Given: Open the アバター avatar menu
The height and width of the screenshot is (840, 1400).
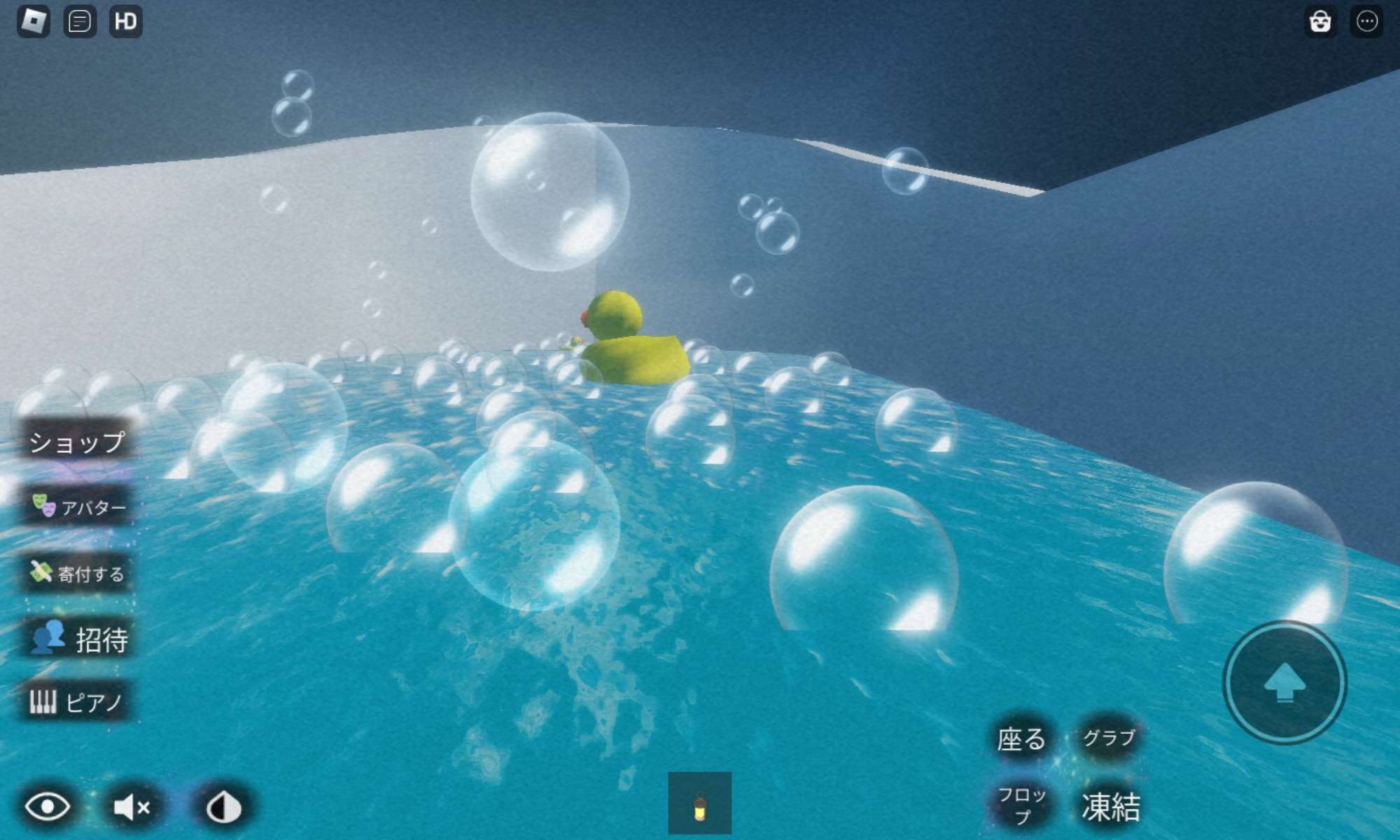Looking at the screenshot, I should (x=78, y=506).
